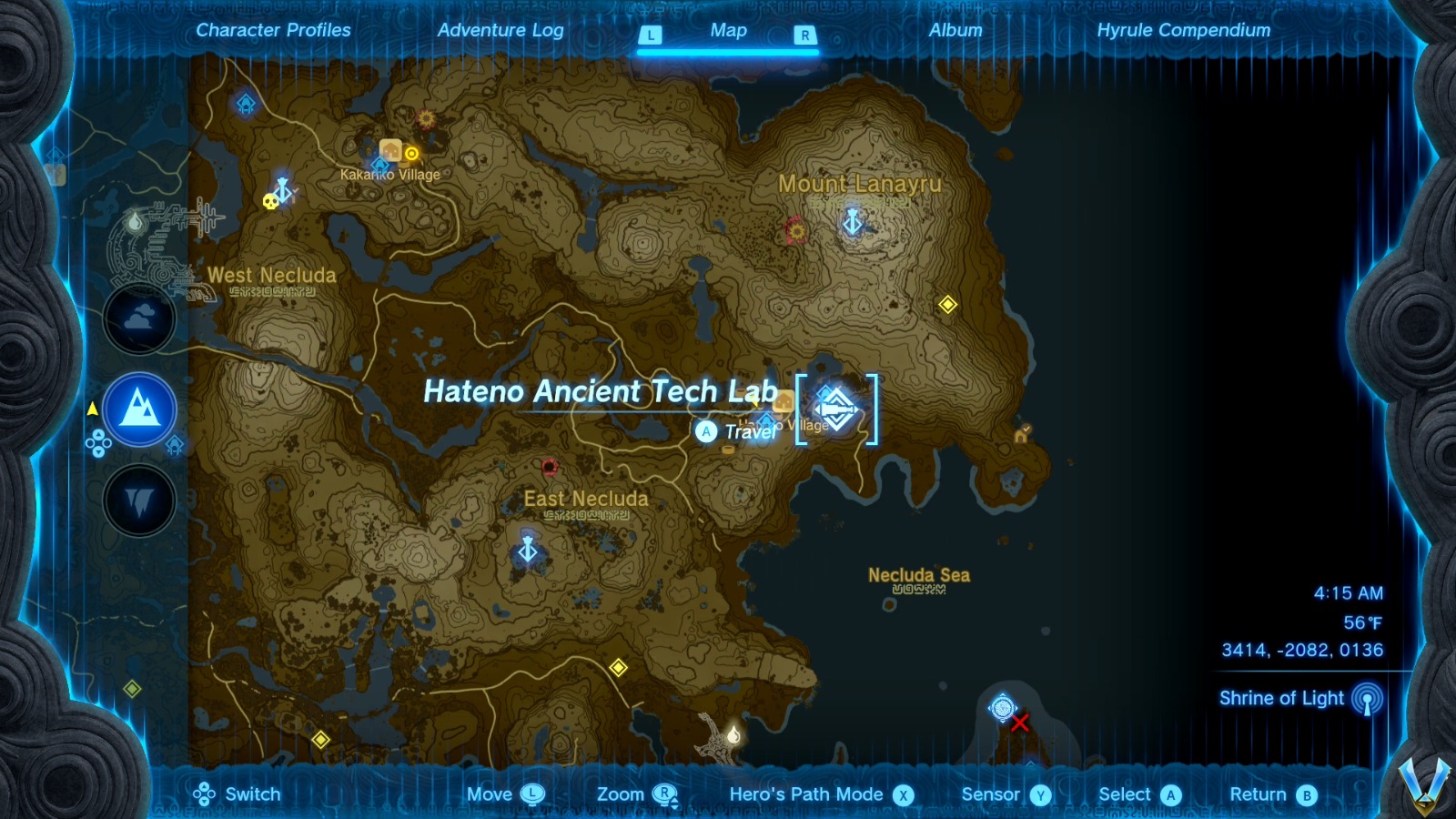The image size is (1456, 819).
Task: Click the Kakariko Village marker icon
Action: click(x=389, y=151)
